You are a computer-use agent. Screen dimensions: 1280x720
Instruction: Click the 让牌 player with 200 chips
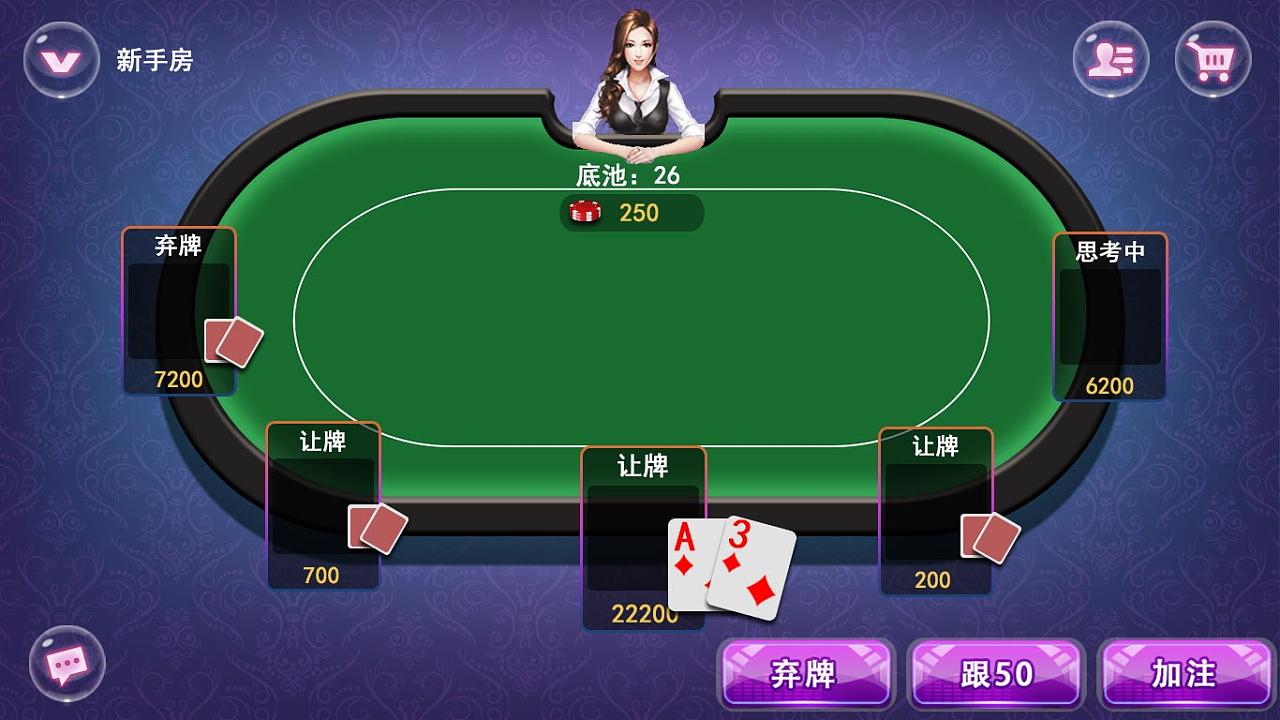935,500
